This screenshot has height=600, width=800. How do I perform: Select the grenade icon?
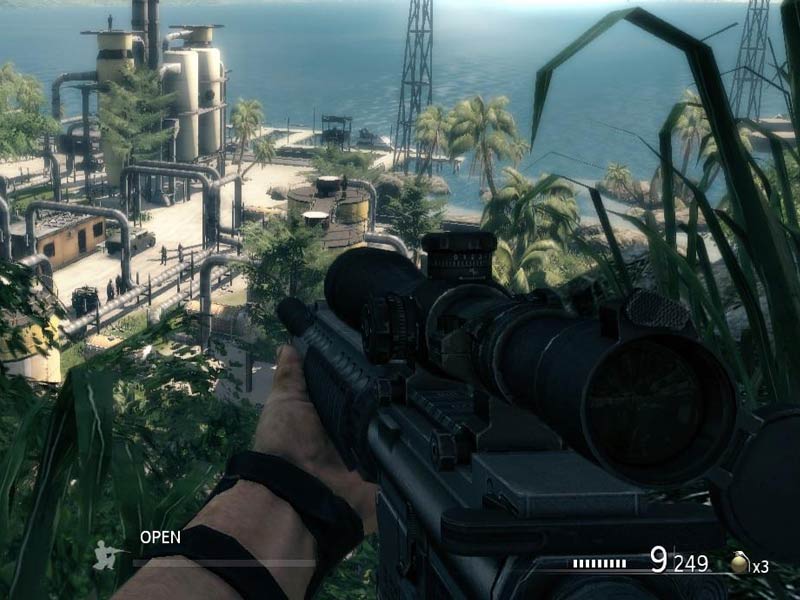click(x=739, y=564)
